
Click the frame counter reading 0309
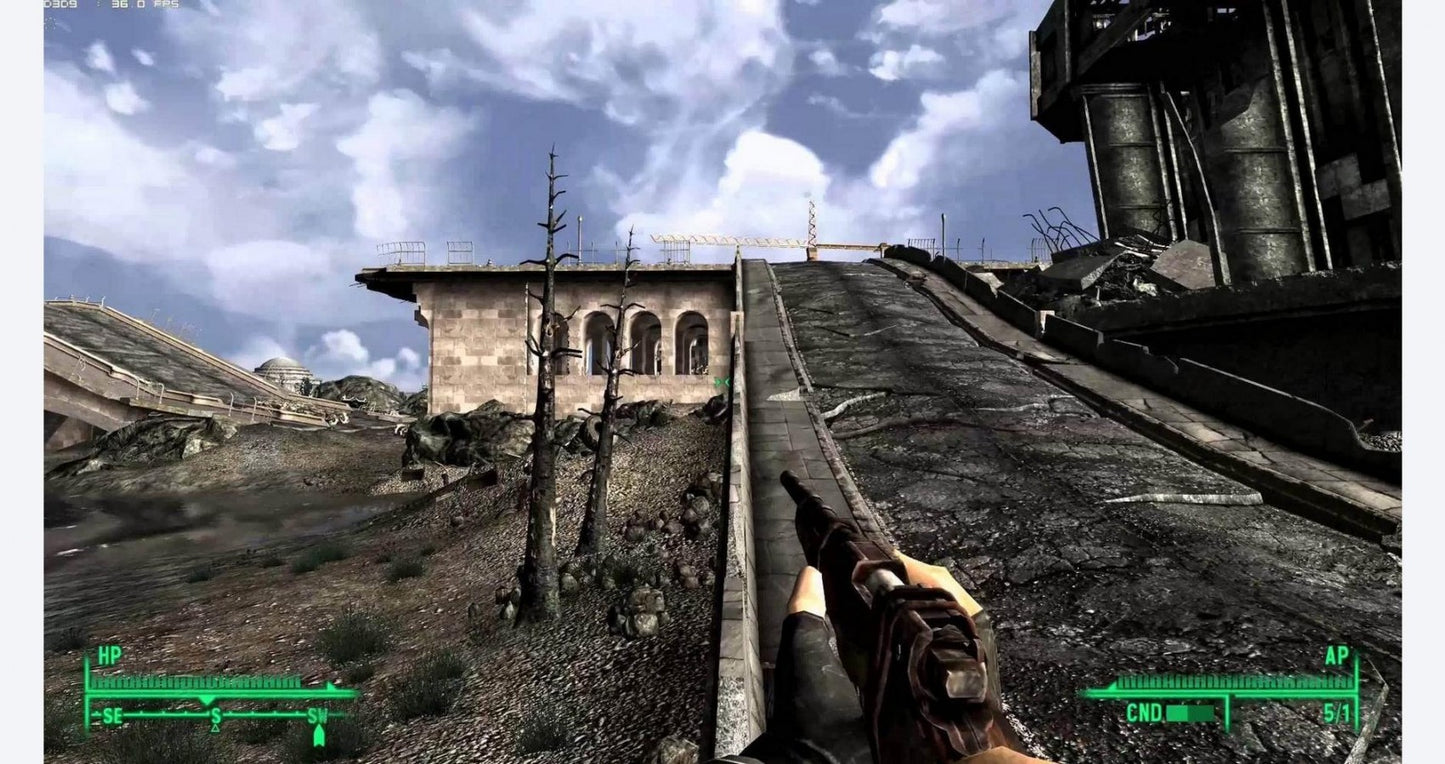60,7
